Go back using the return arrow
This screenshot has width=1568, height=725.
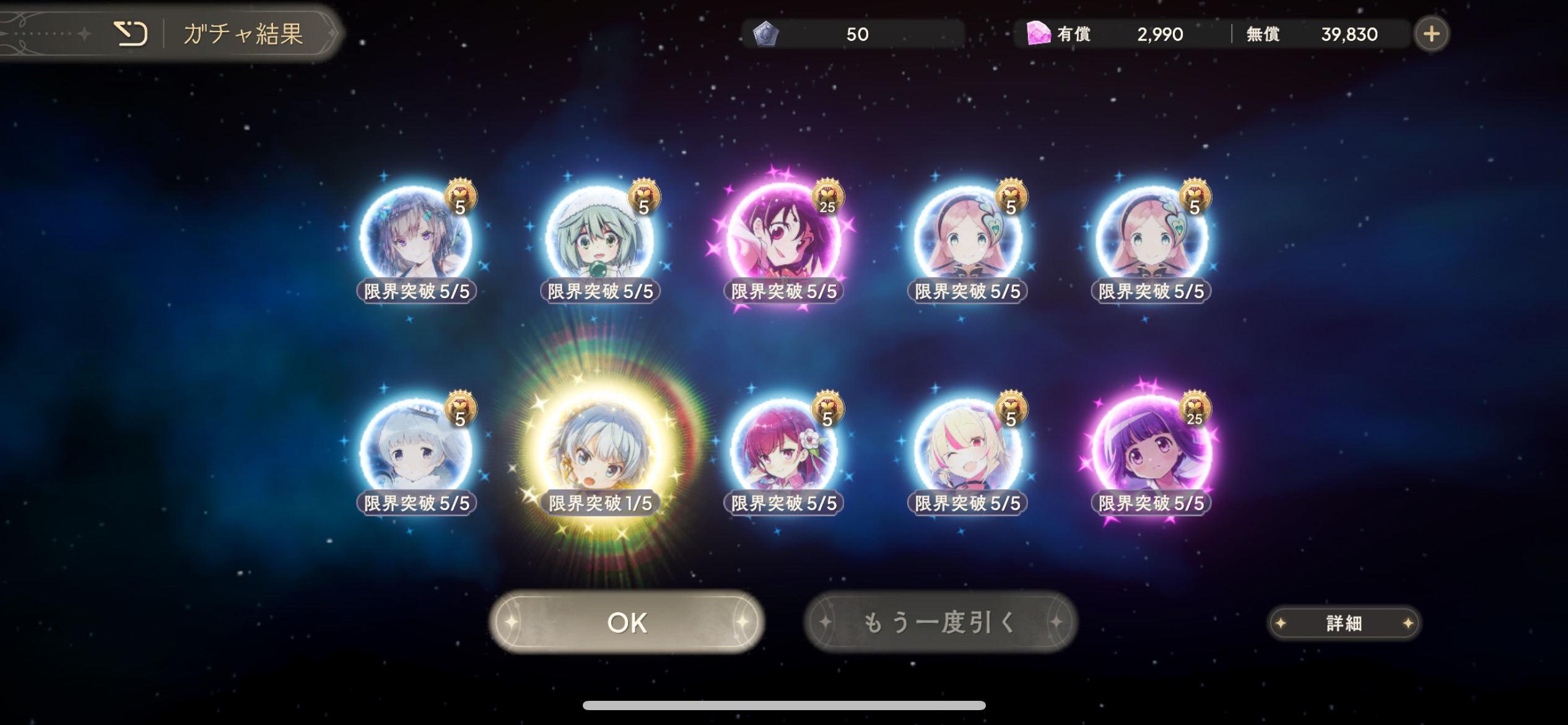tap(131, 33)
